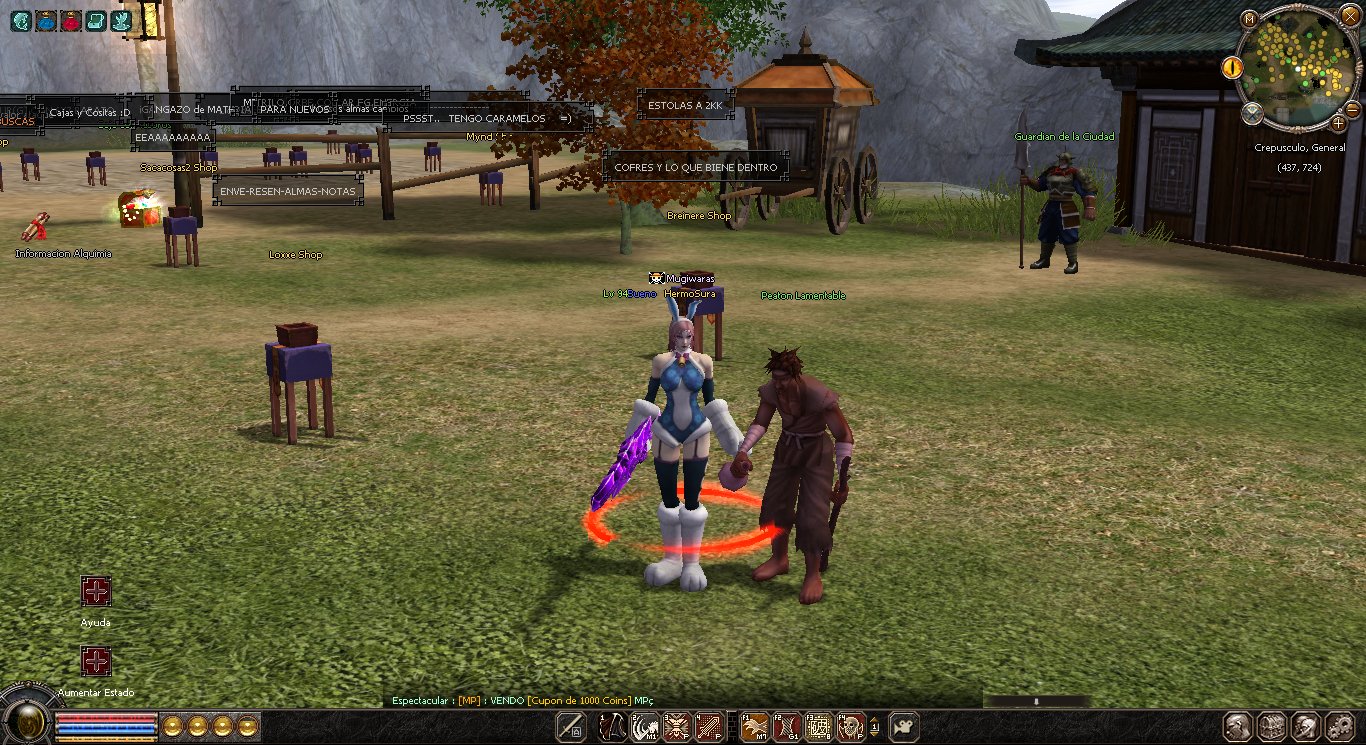Open the inventory chest button
The image size is (1366, 745).
pyautogui.click(x=1272, y=727)
